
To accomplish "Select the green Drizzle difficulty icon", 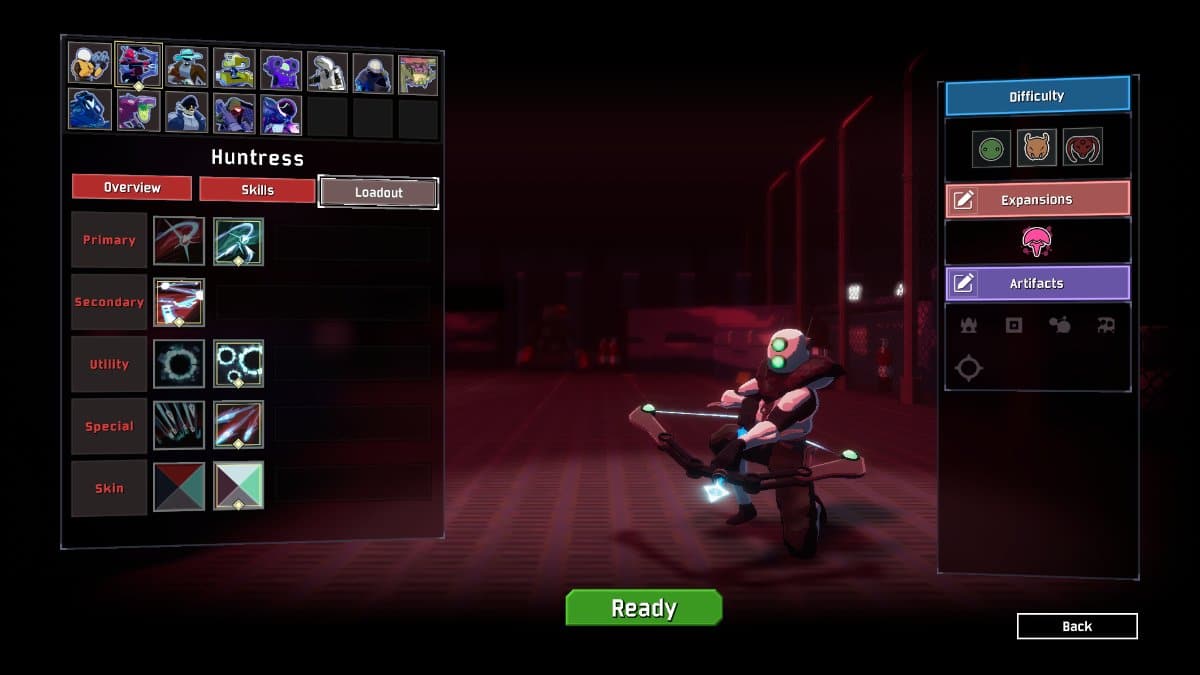I will pyautogui.click(x=991, y=149).
